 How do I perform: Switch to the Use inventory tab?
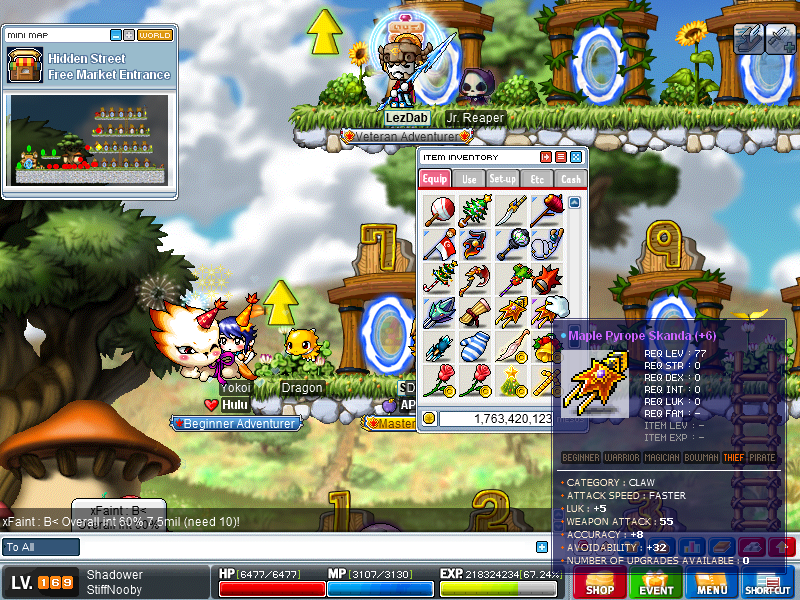point(469,179)
